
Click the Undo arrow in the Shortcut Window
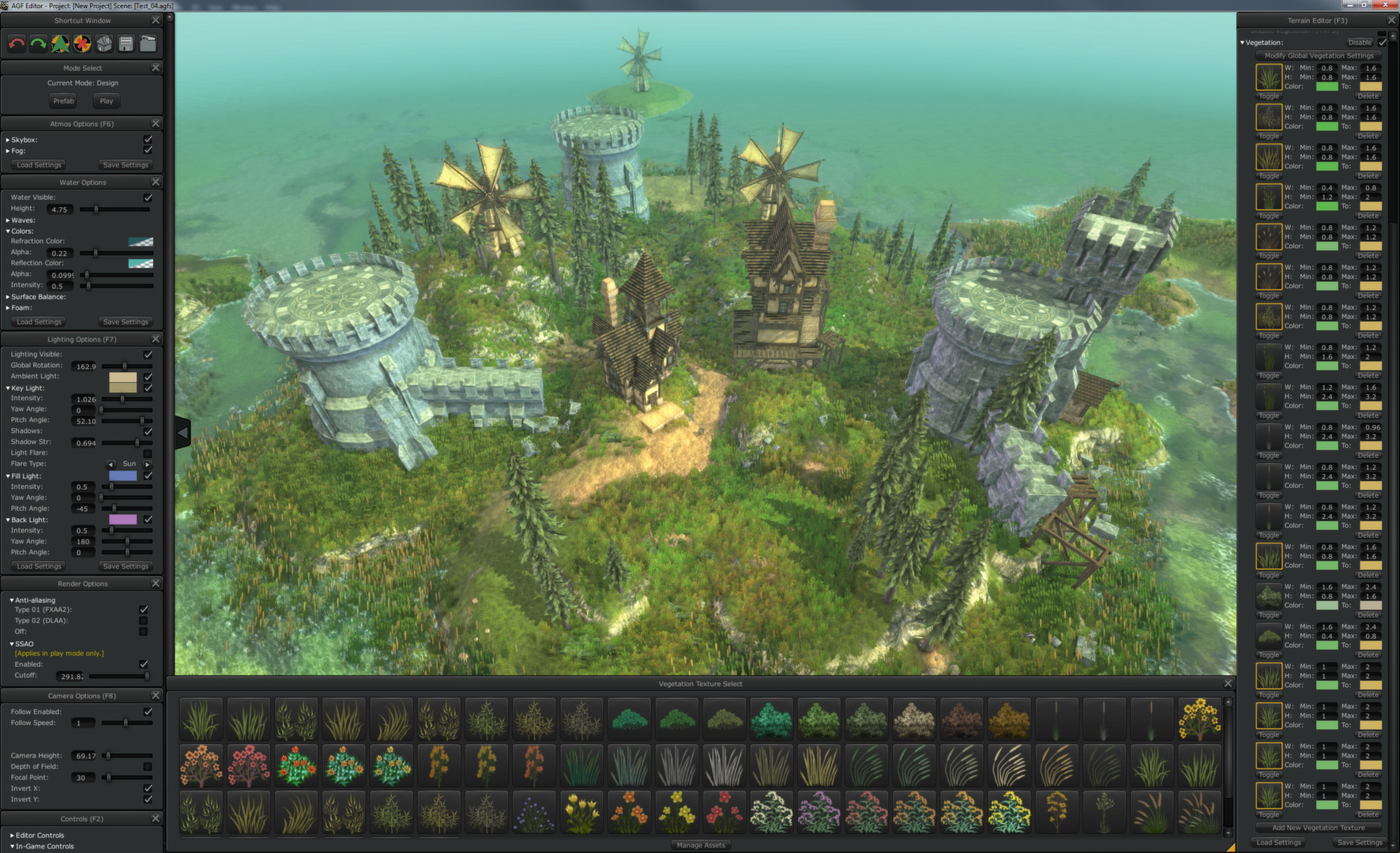pyautogui.click(x=16, y=43)
